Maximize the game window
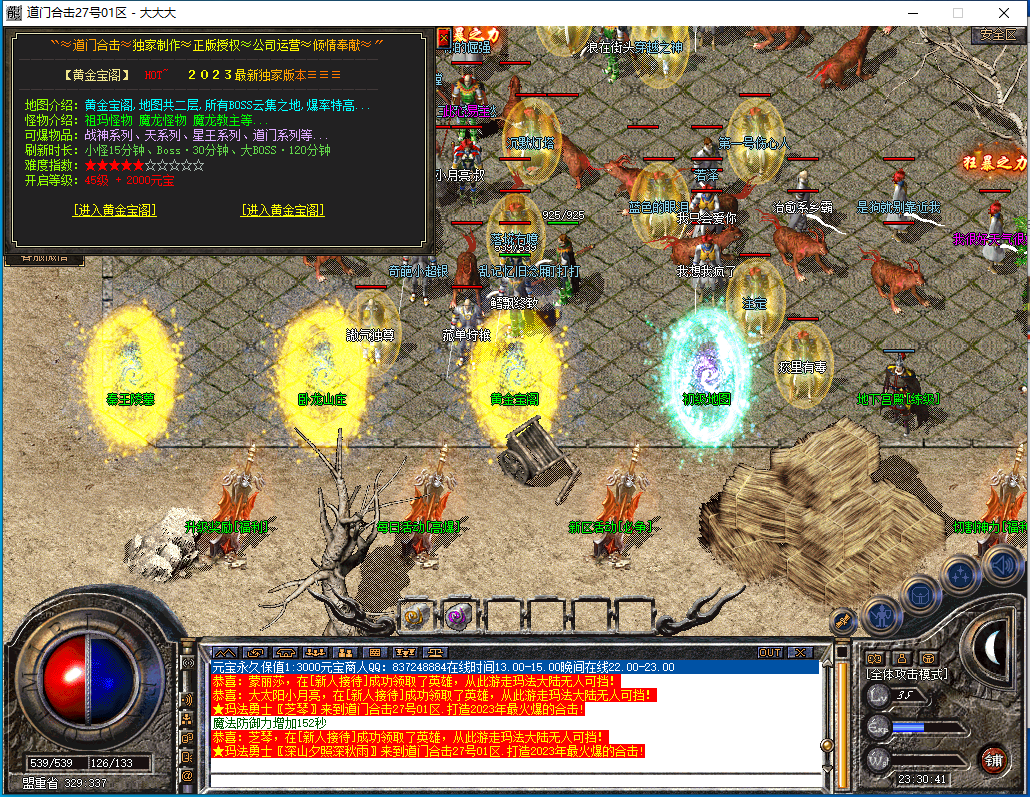 [957, 13]
